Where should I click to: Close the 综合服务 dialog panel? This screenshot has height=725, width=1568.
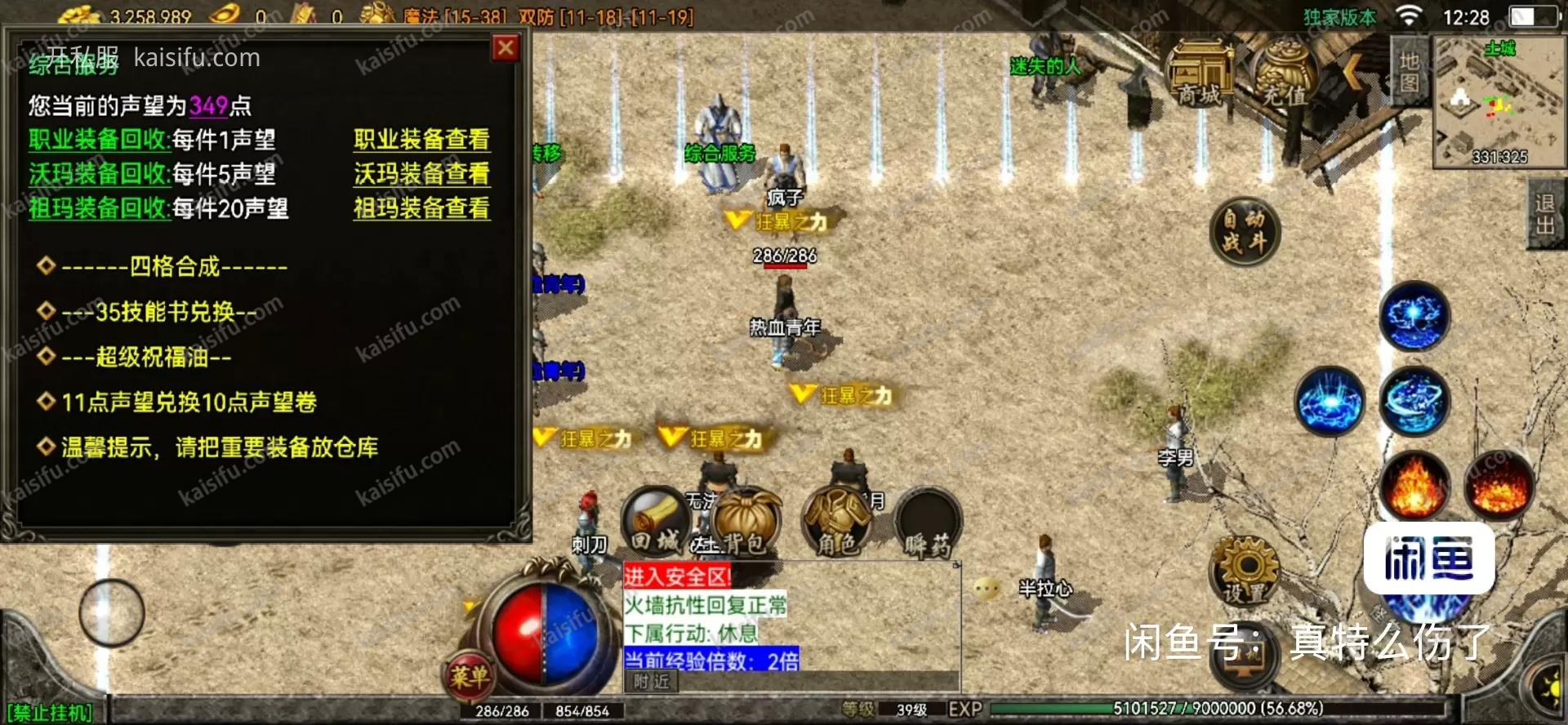(x=506, y=48)
